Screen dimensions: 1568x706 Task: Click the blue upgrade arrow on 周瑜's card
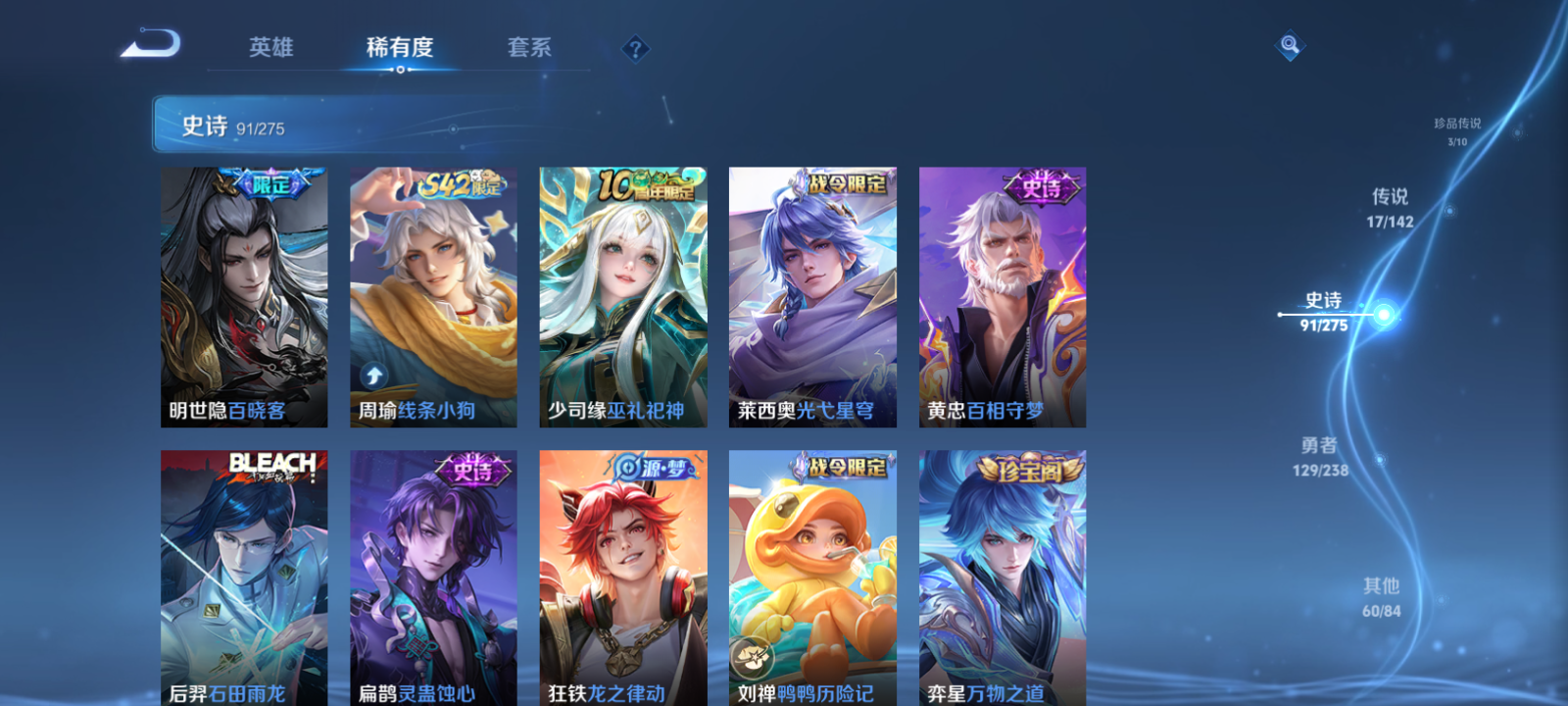tap(371, 374)
